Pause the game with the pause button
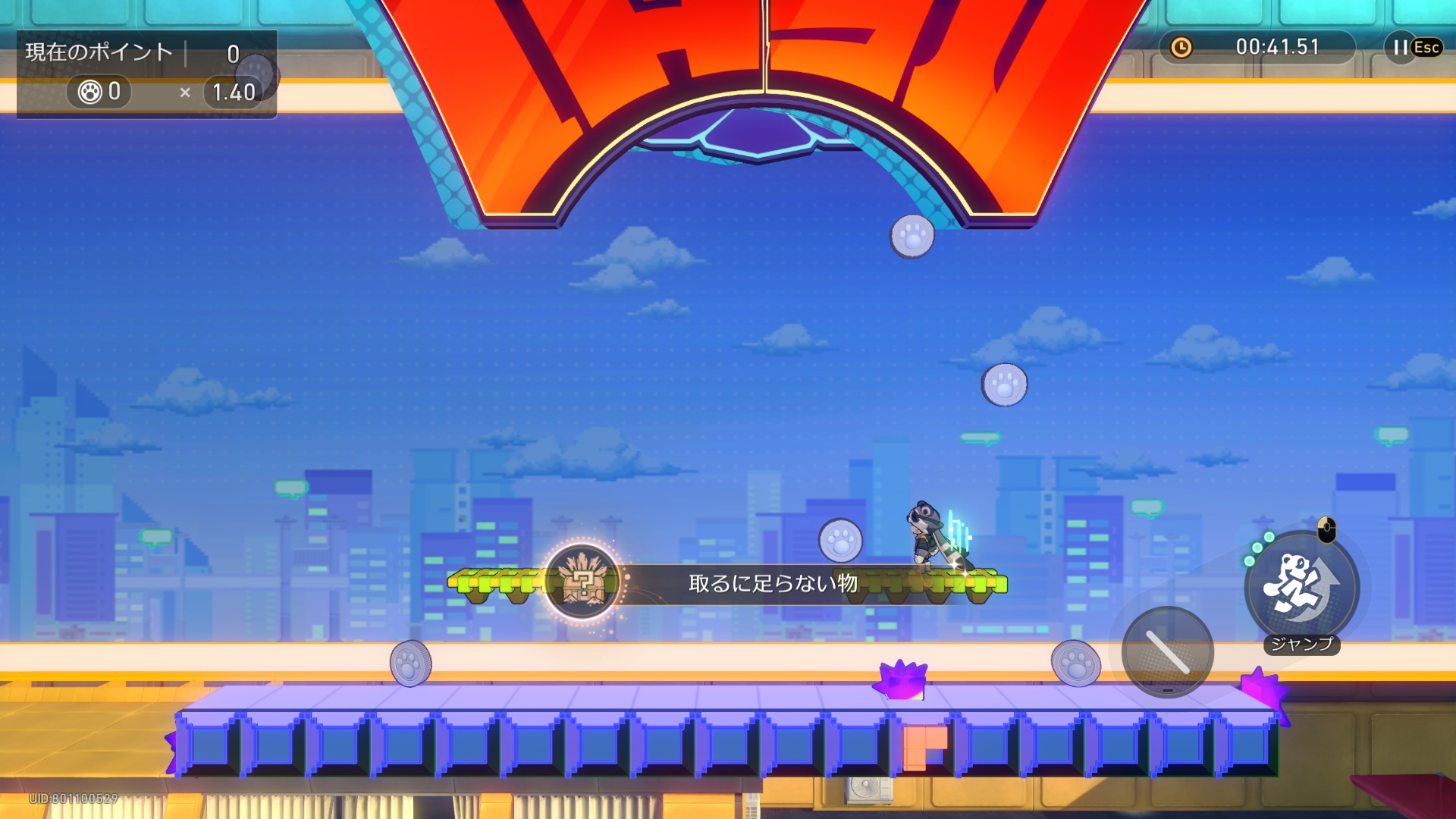The width and height of the screenshot is (1456, 819). pyautogui.click(x=1401, y=47)
